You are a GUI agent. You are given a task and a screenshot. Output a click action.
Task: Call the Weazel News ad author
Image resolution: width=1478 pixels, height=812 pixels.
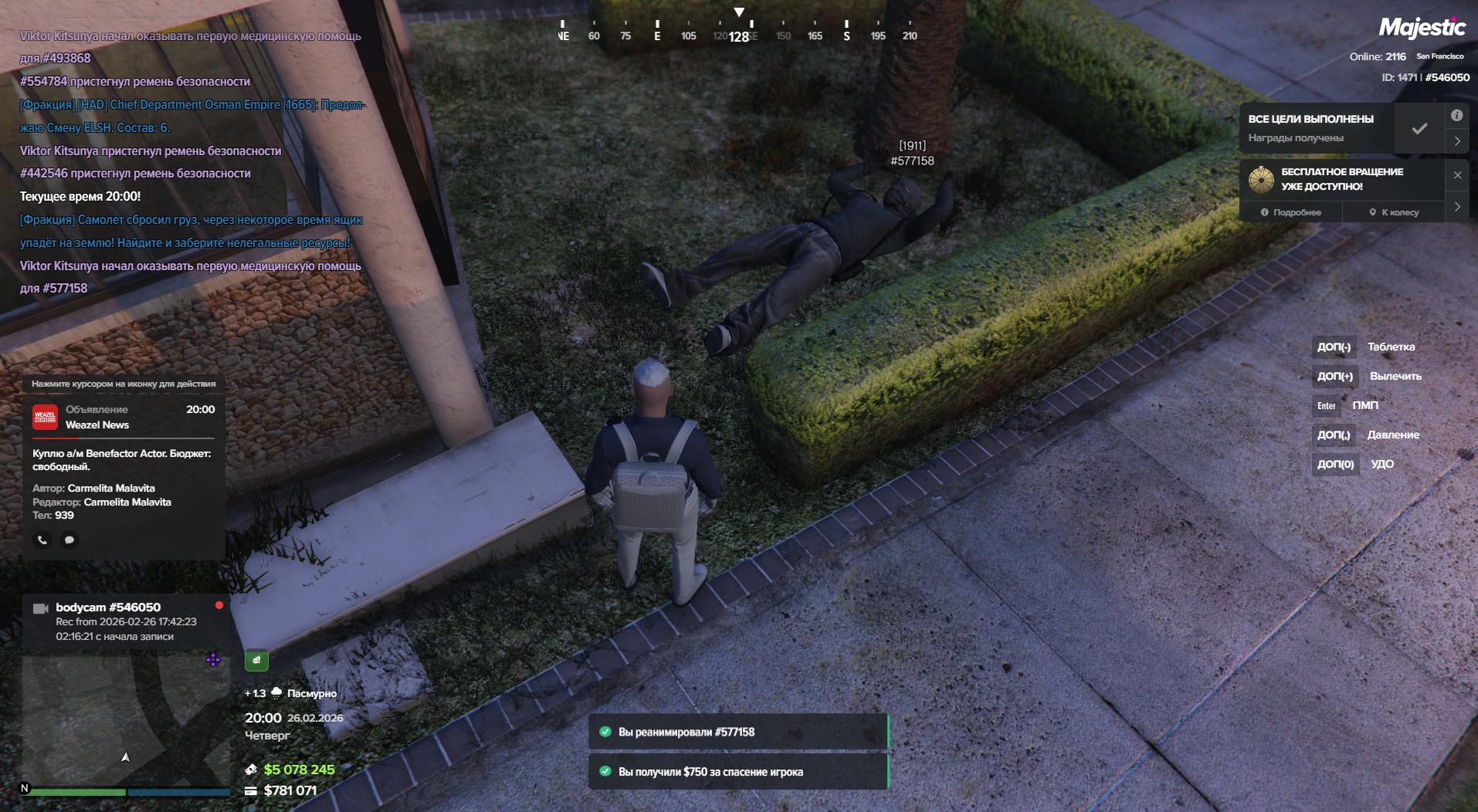[42, 540]
